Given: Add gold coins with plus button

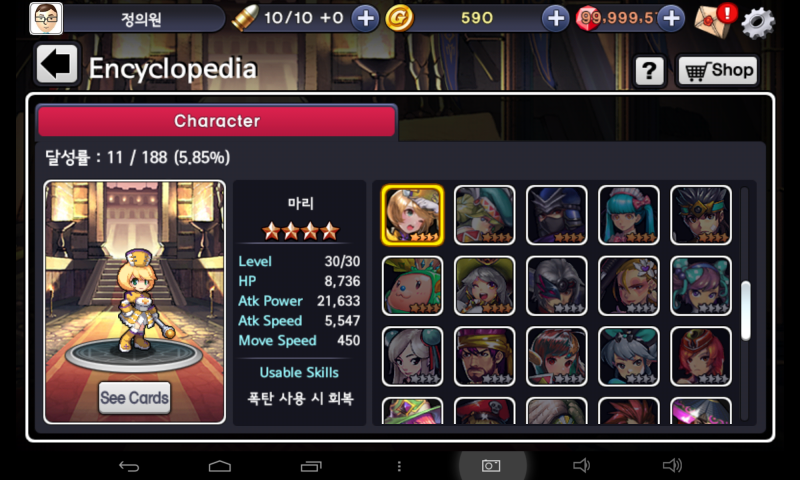Looking at the screenshot, I should [555, 18].
